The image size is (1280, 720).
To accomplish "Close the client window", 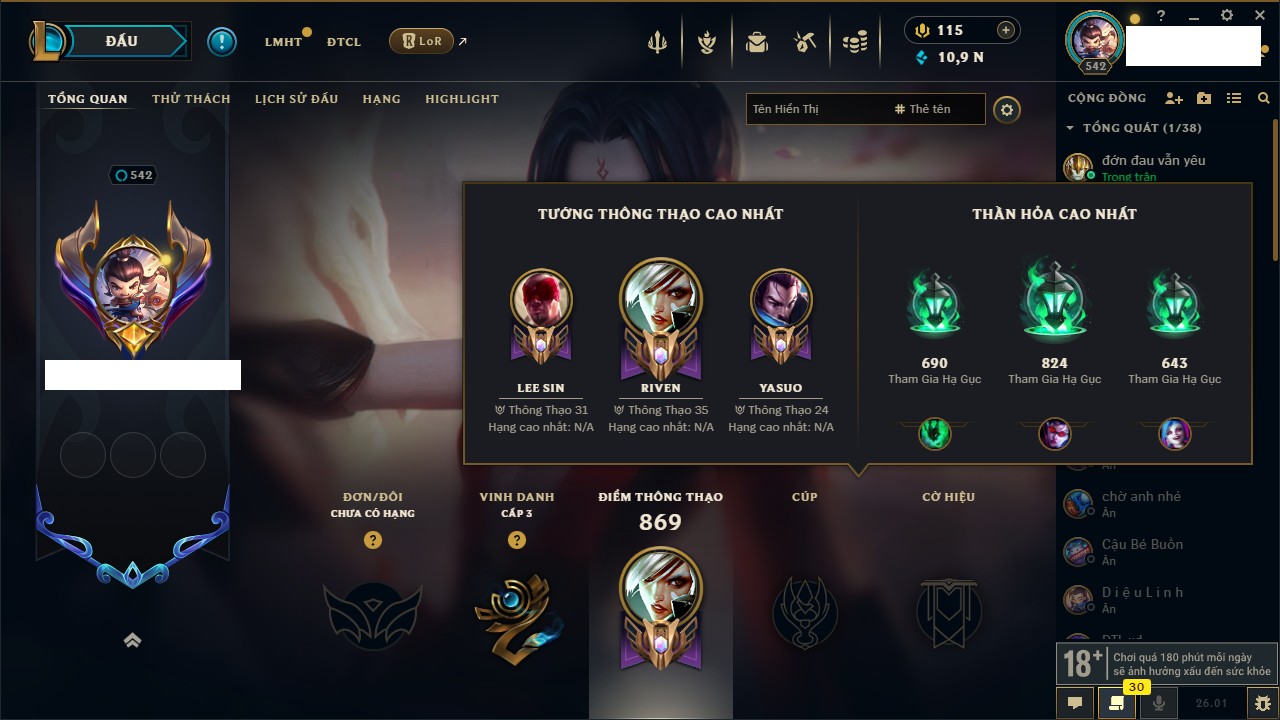I will pyautogui.click(x=1257, y=16).
